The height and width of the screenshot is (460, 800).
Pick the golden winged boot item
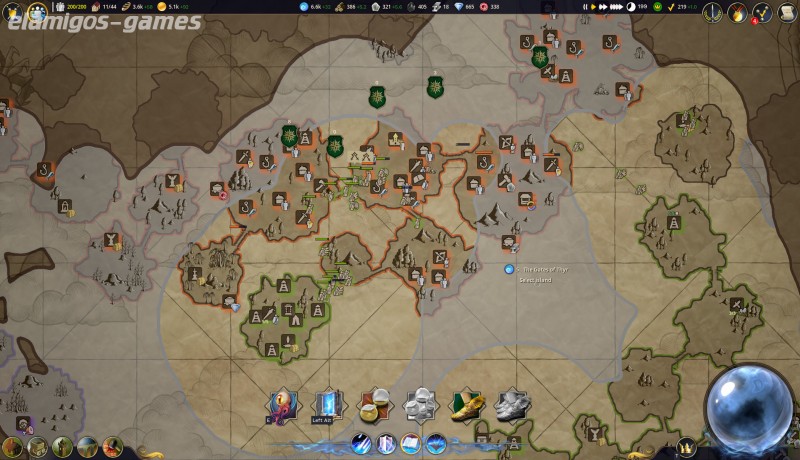(467, 406)
